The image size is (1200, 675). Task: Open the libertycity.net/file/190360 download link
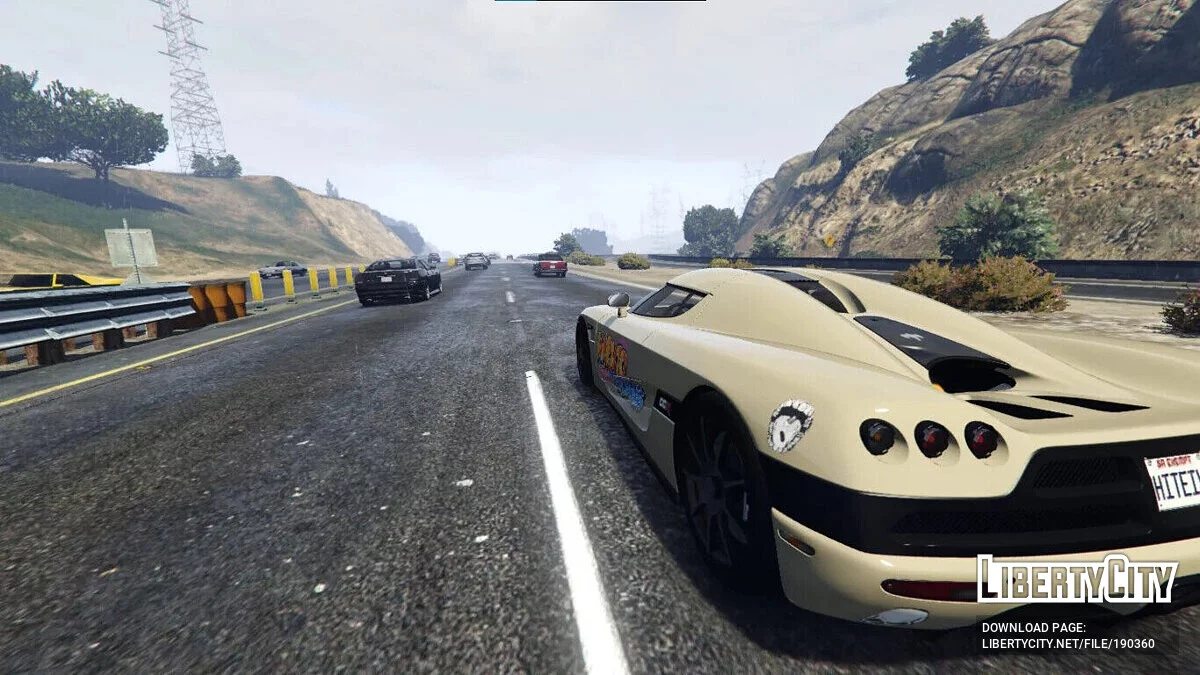coord(1067,644)
